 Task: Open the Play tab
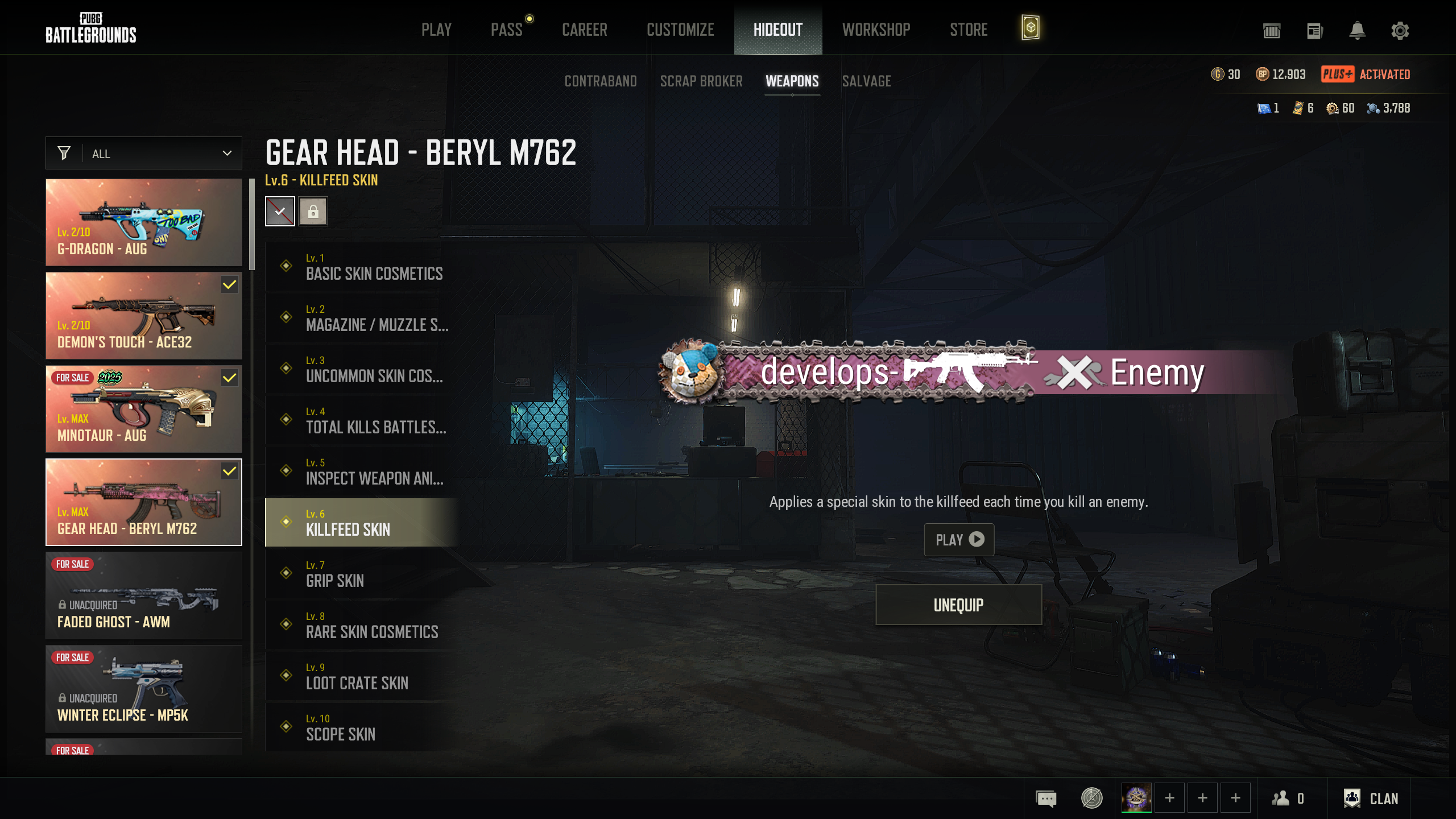(436, 30)
